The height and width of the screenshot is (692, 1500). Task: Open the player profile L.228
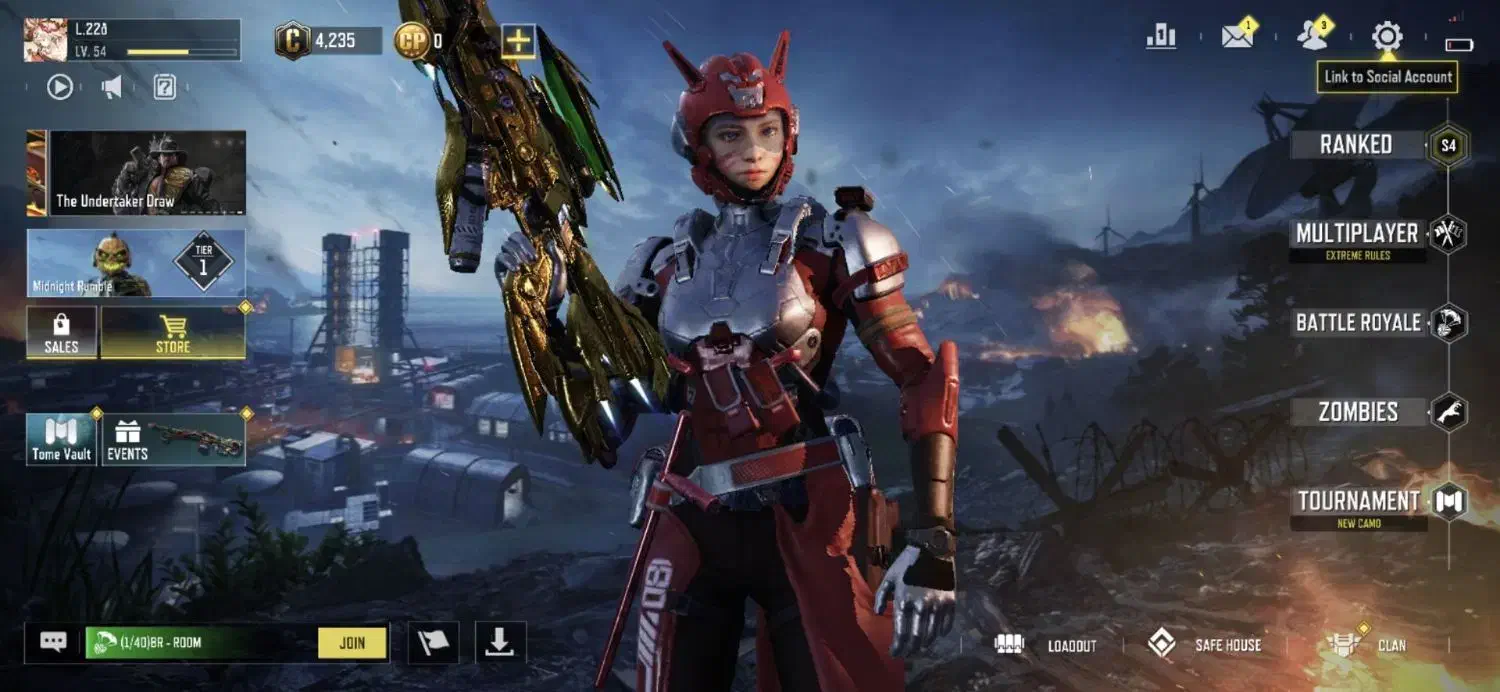click(132, 40)
